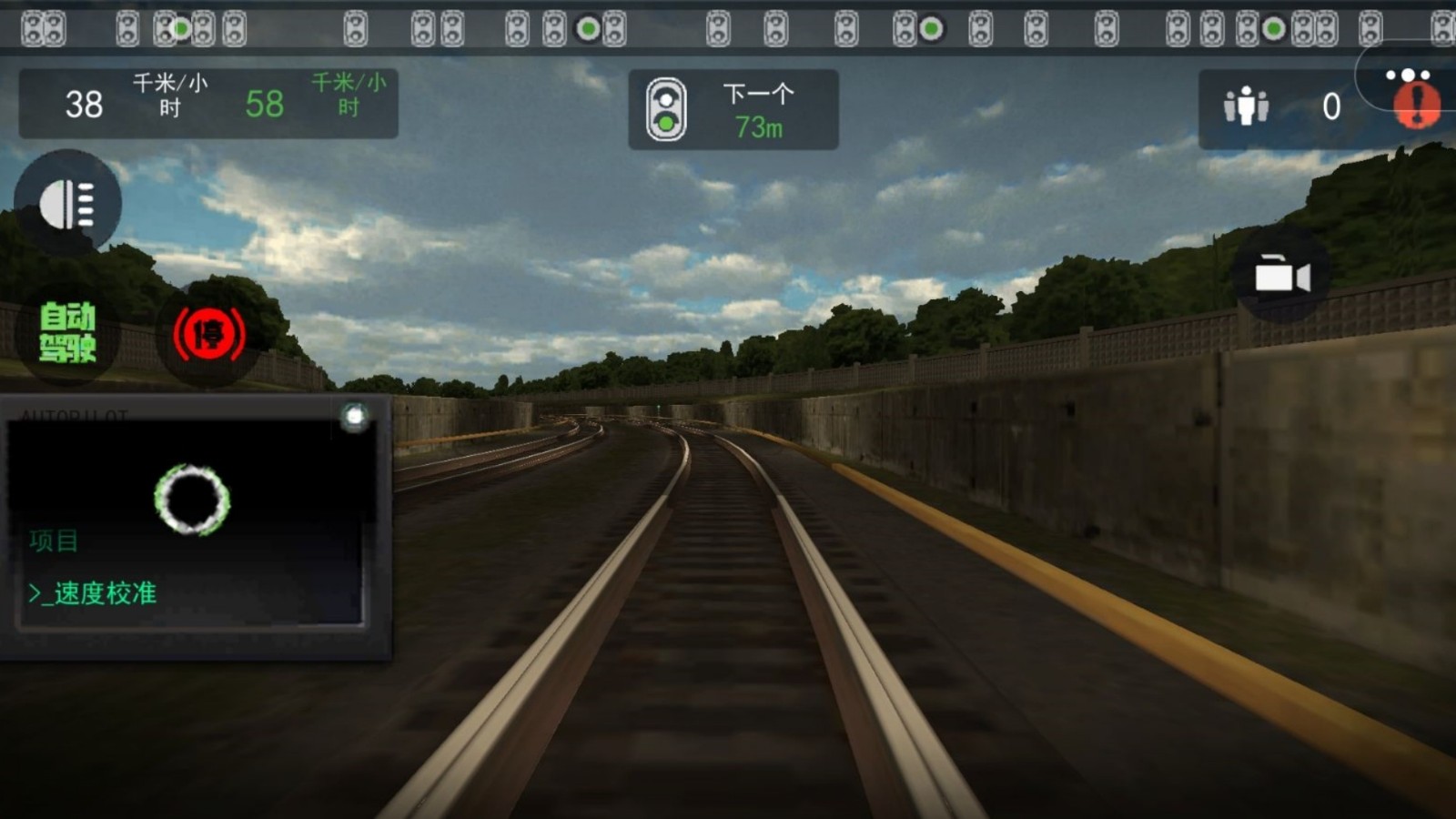Activate the green autopilot button

67,333
